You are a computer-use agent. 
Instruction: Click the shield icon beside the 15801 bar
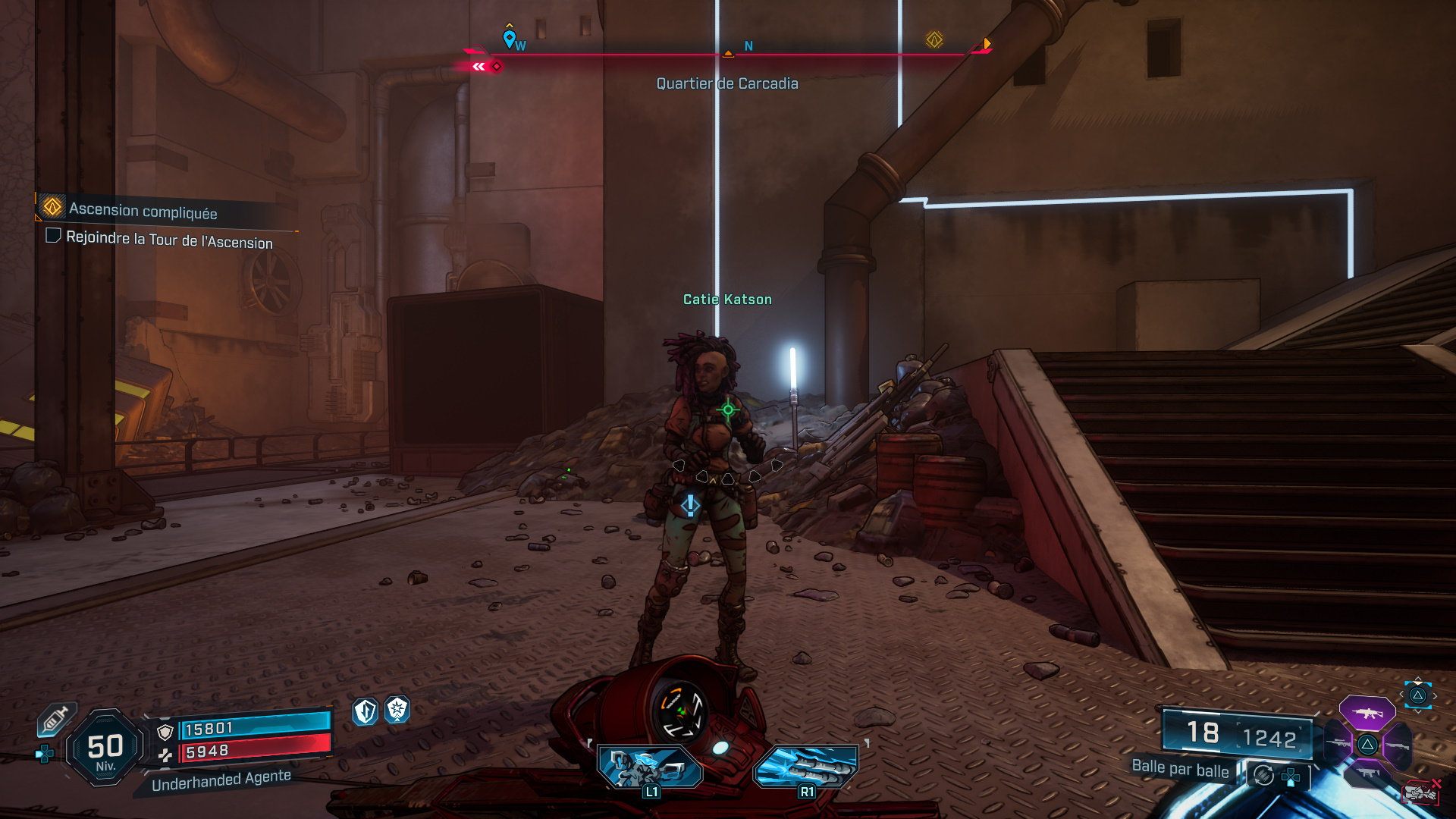click(x=165, y=731)
